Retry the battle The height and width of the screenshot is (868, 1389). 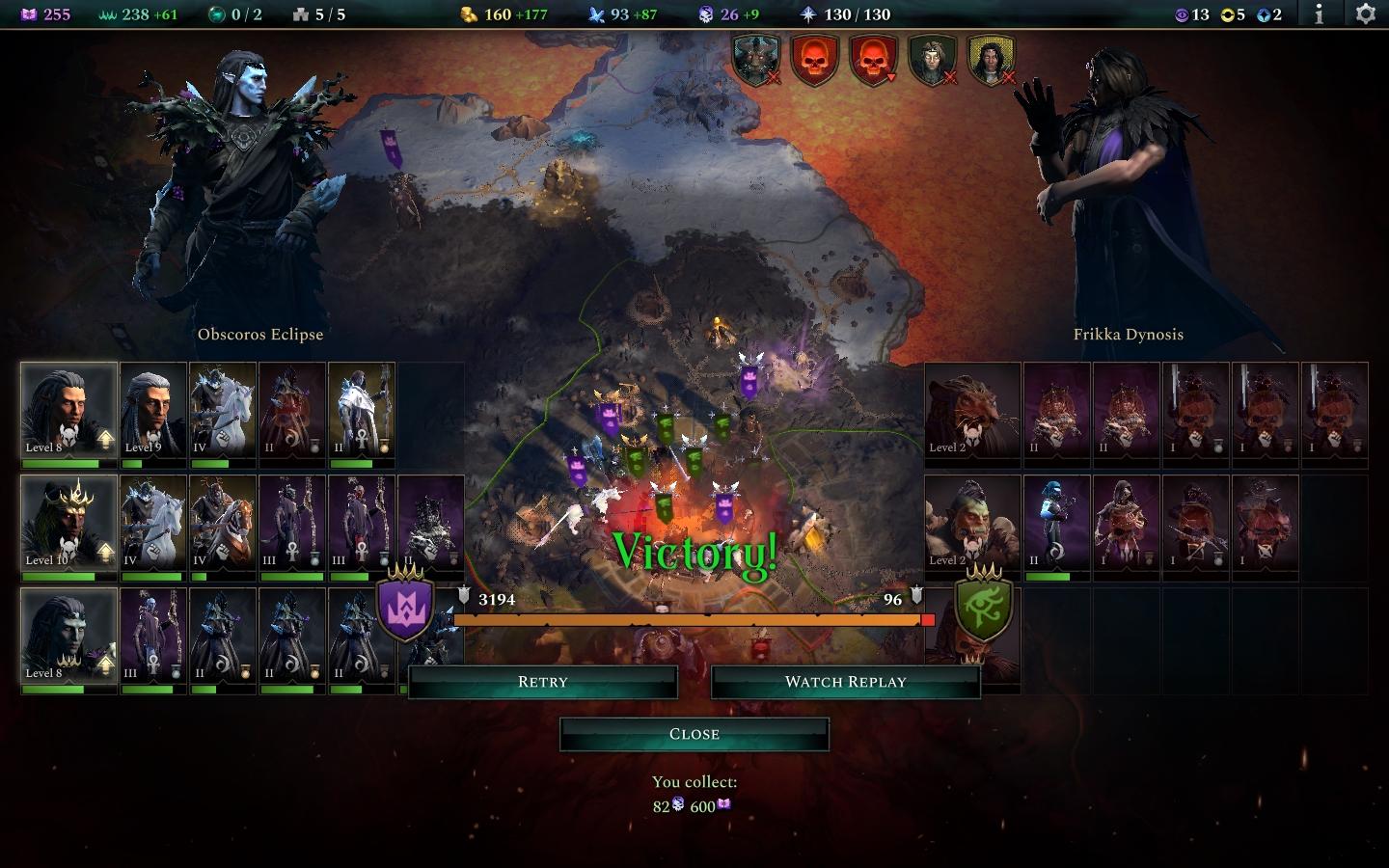(x=542, y=682)
